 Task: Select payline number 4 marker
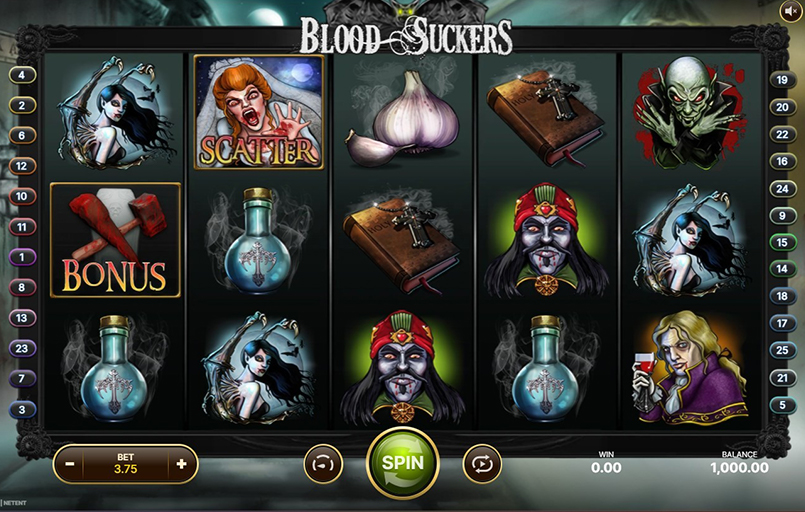pos(20,75)
